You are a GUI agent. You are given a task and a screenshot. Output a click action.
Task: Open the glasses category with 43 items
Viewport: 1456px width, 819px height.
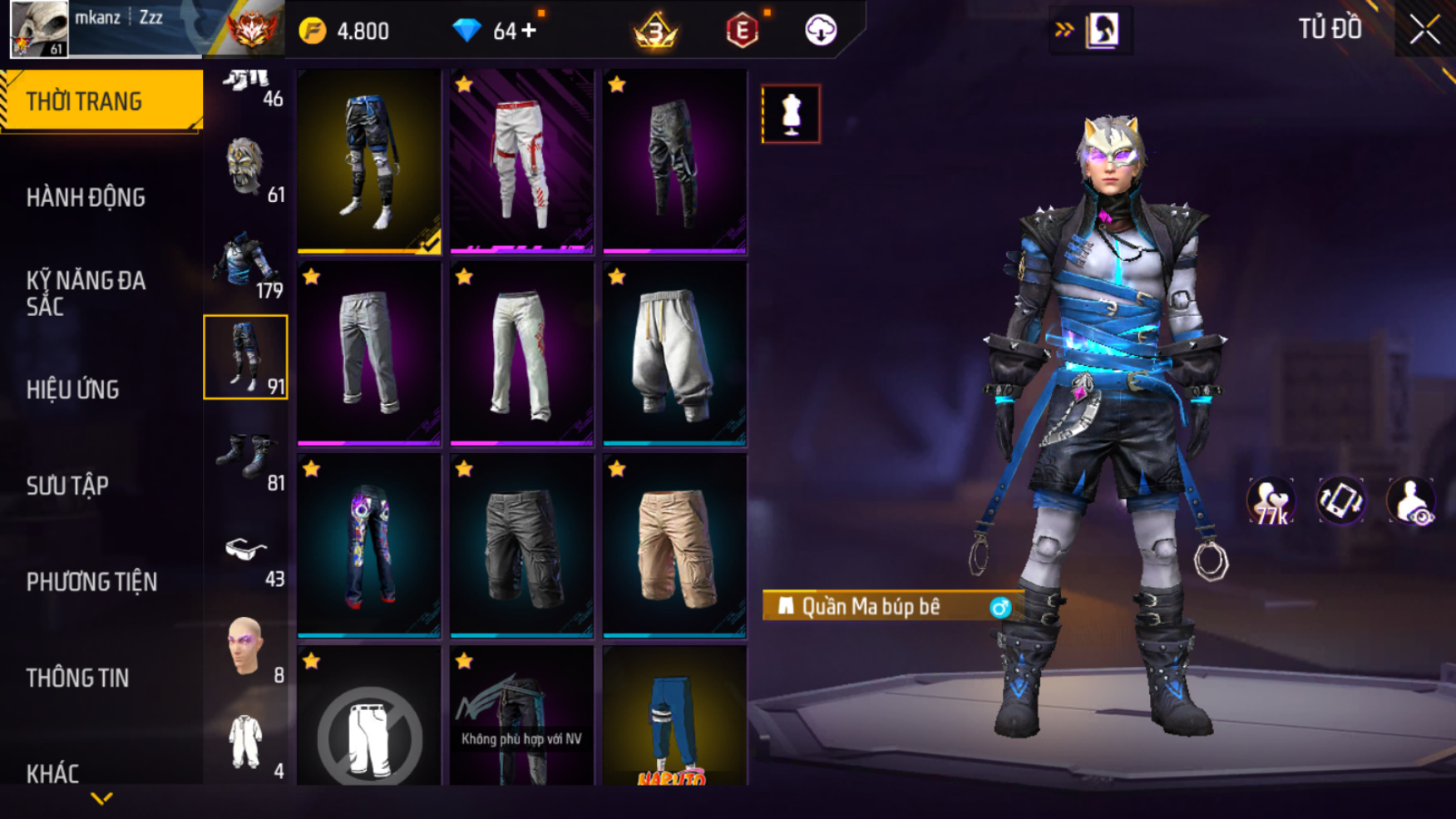246,553
